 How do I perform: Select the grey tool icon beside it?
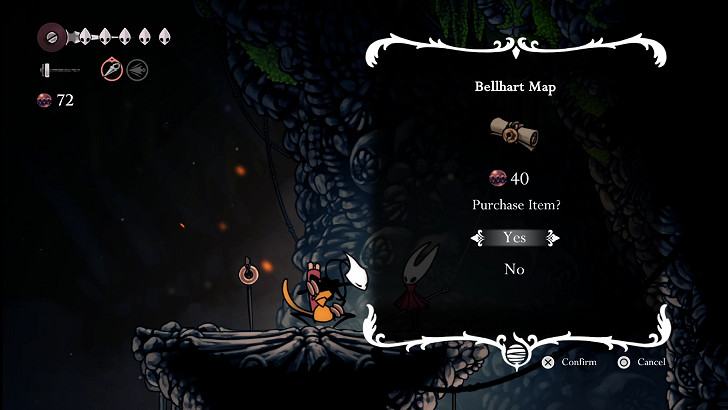click(137, 70)
